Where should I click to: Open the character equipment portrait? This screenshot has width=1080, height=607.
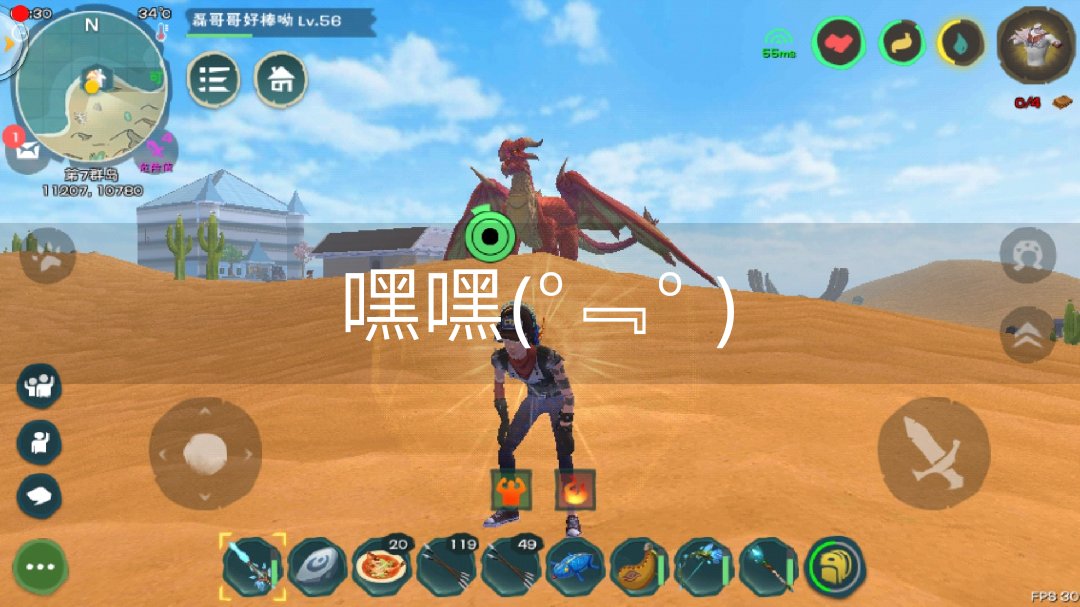1029,45
